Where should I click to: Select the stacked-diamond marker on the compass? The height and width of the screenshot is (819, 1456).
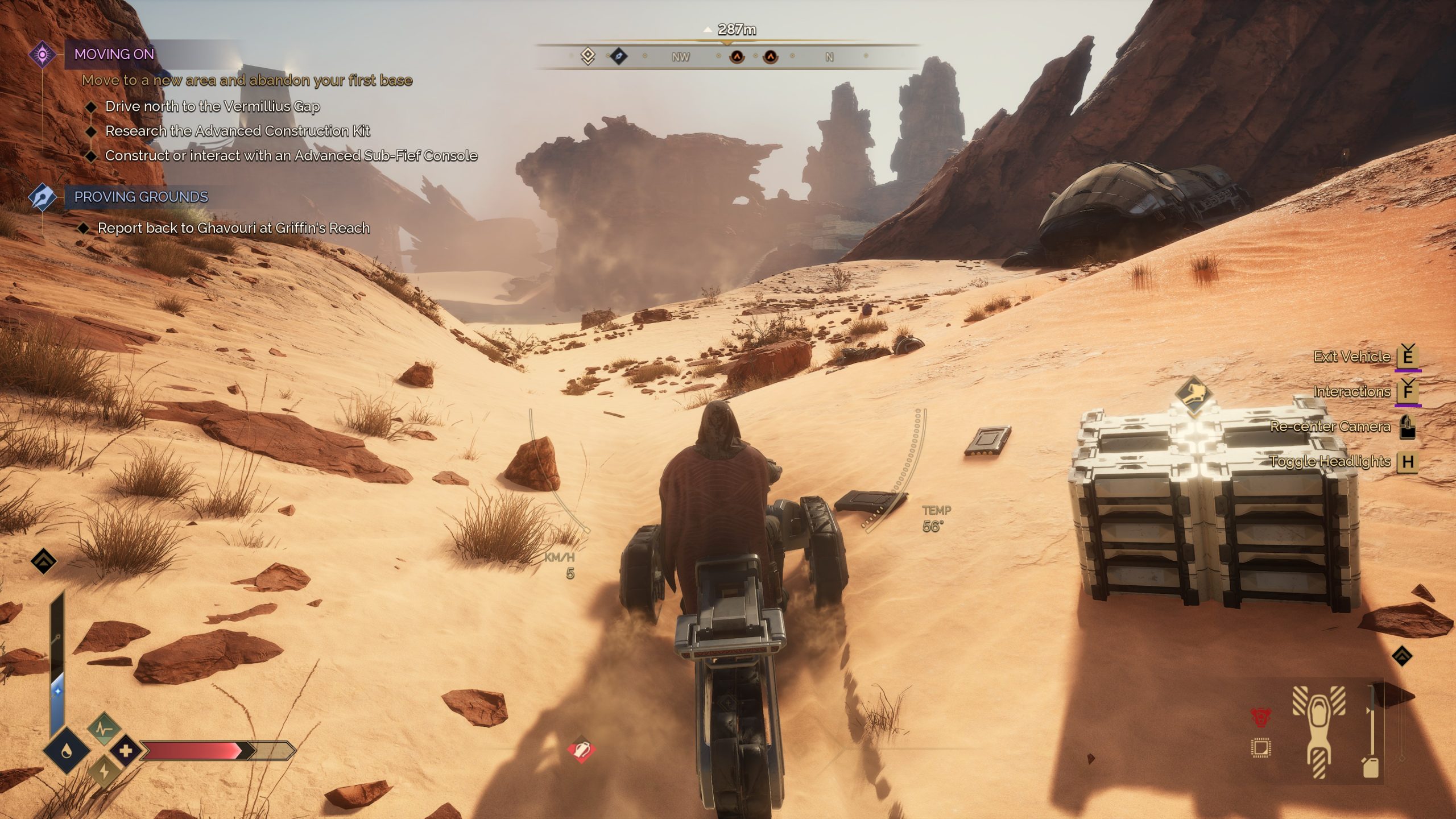pyautogui.click(x=588, y=56)
